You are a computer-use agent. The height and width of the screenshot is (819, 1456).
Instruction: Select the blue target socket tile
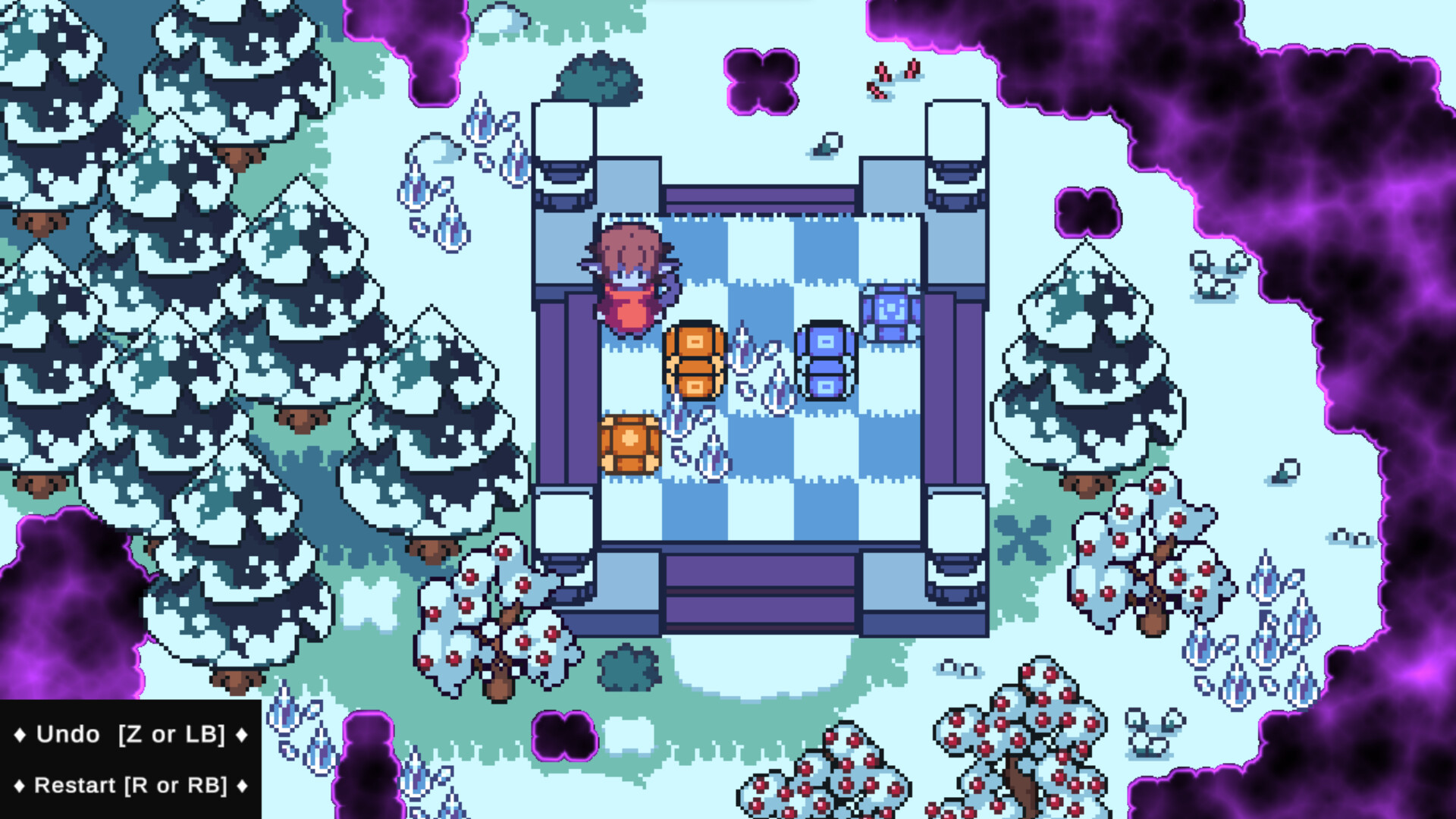click(x=889, y=315)
